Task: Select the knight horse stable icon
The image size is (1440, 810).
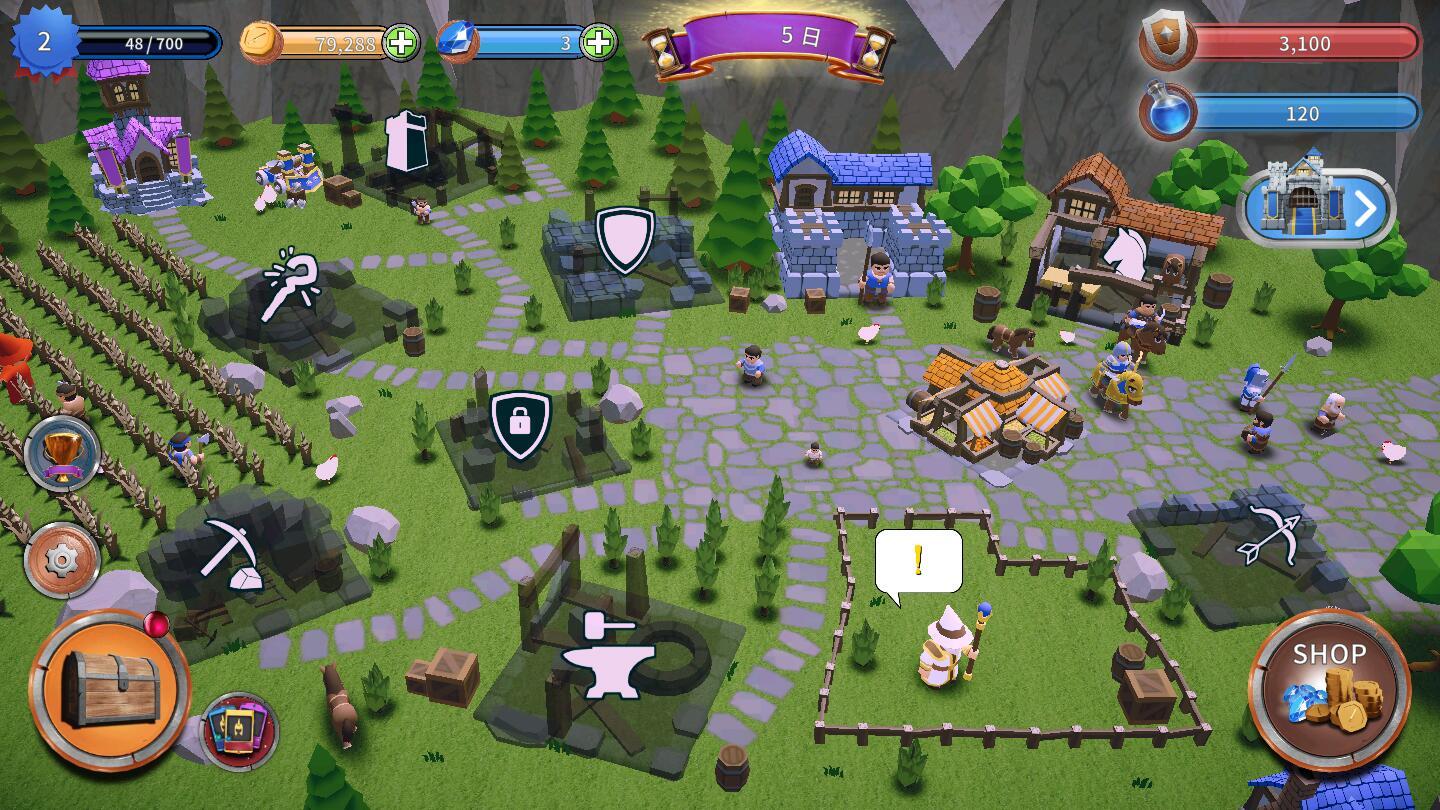Action: [1130, 253]
